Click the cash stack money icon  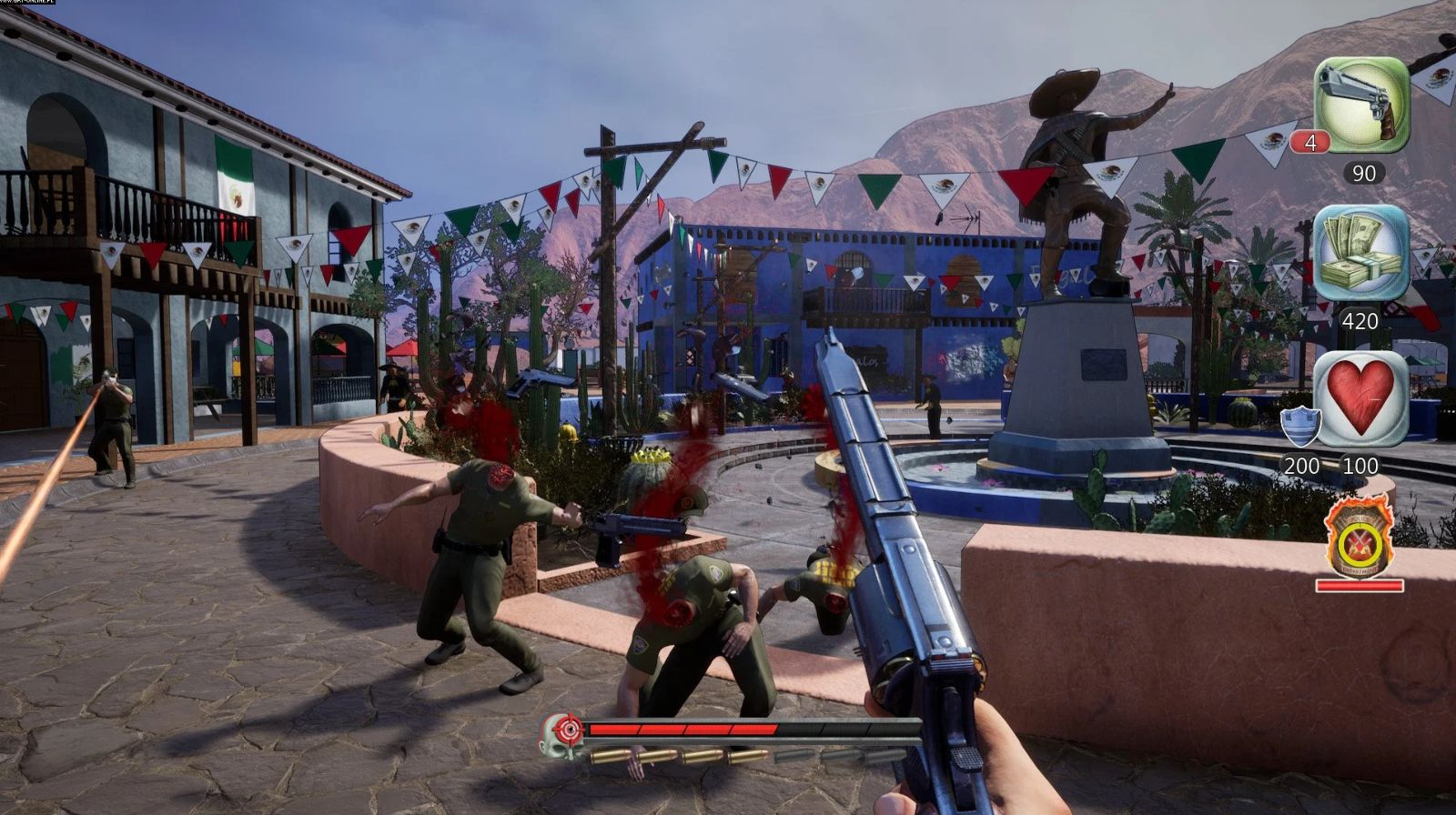[x=1361, y=253]
